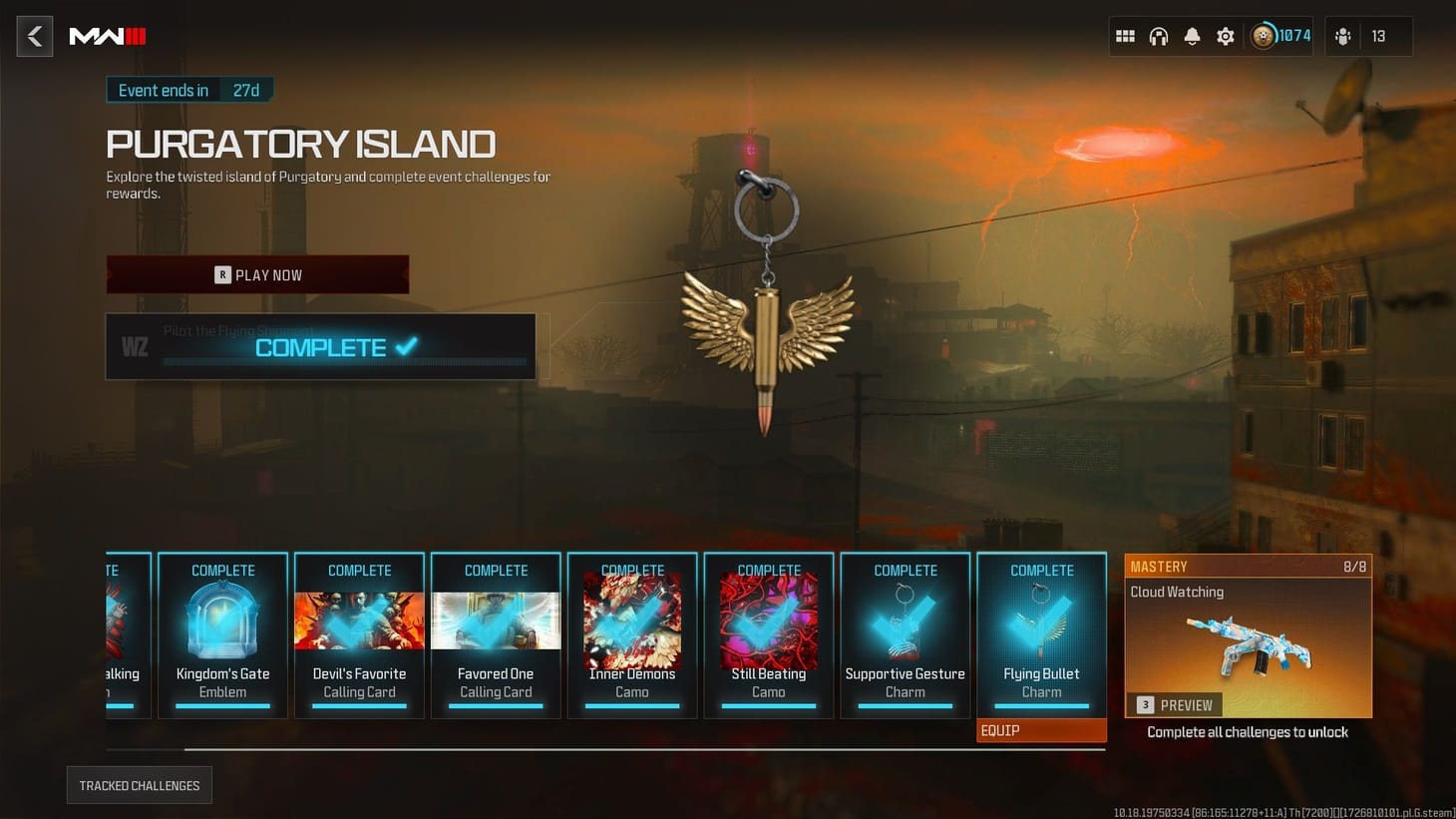Click the back arrow navigation icon
Screen dimensions: 1456x819
(x=34, y=36)
